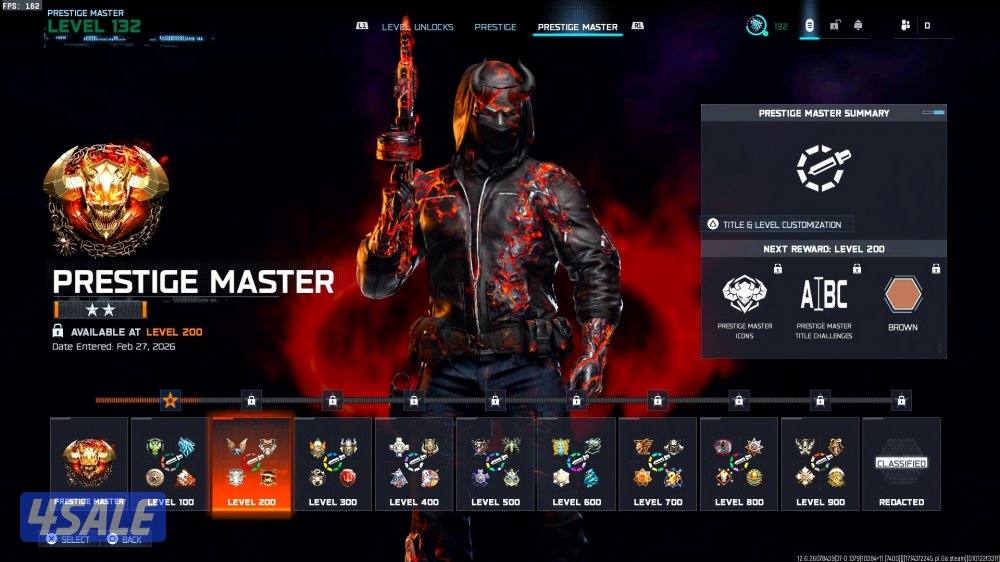
Task: Select the Brown color reward swatch
Action: tap(902, 296)
